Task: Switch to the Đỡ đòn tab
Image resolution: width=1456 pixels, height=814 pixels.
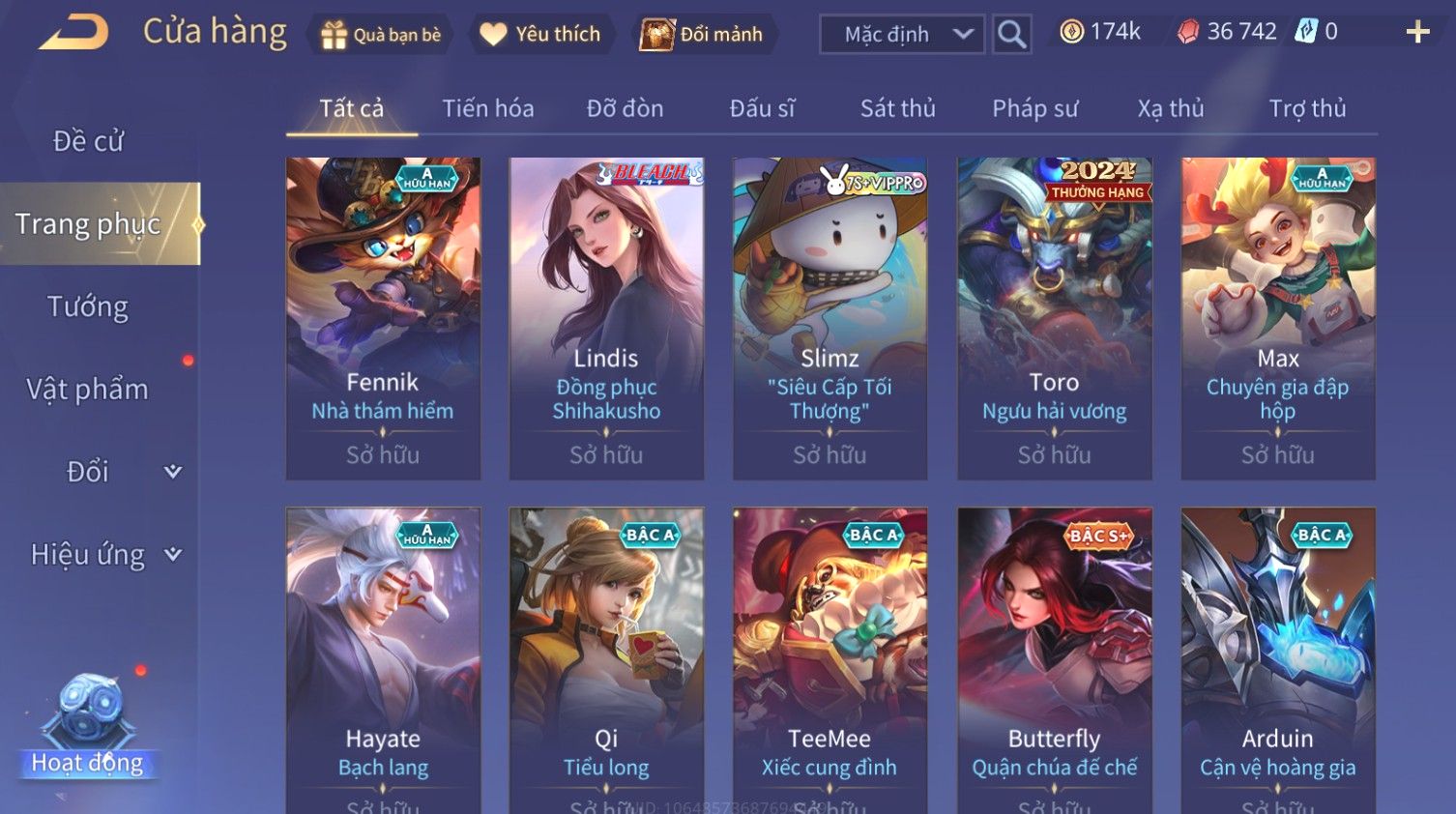Action: 625,108
